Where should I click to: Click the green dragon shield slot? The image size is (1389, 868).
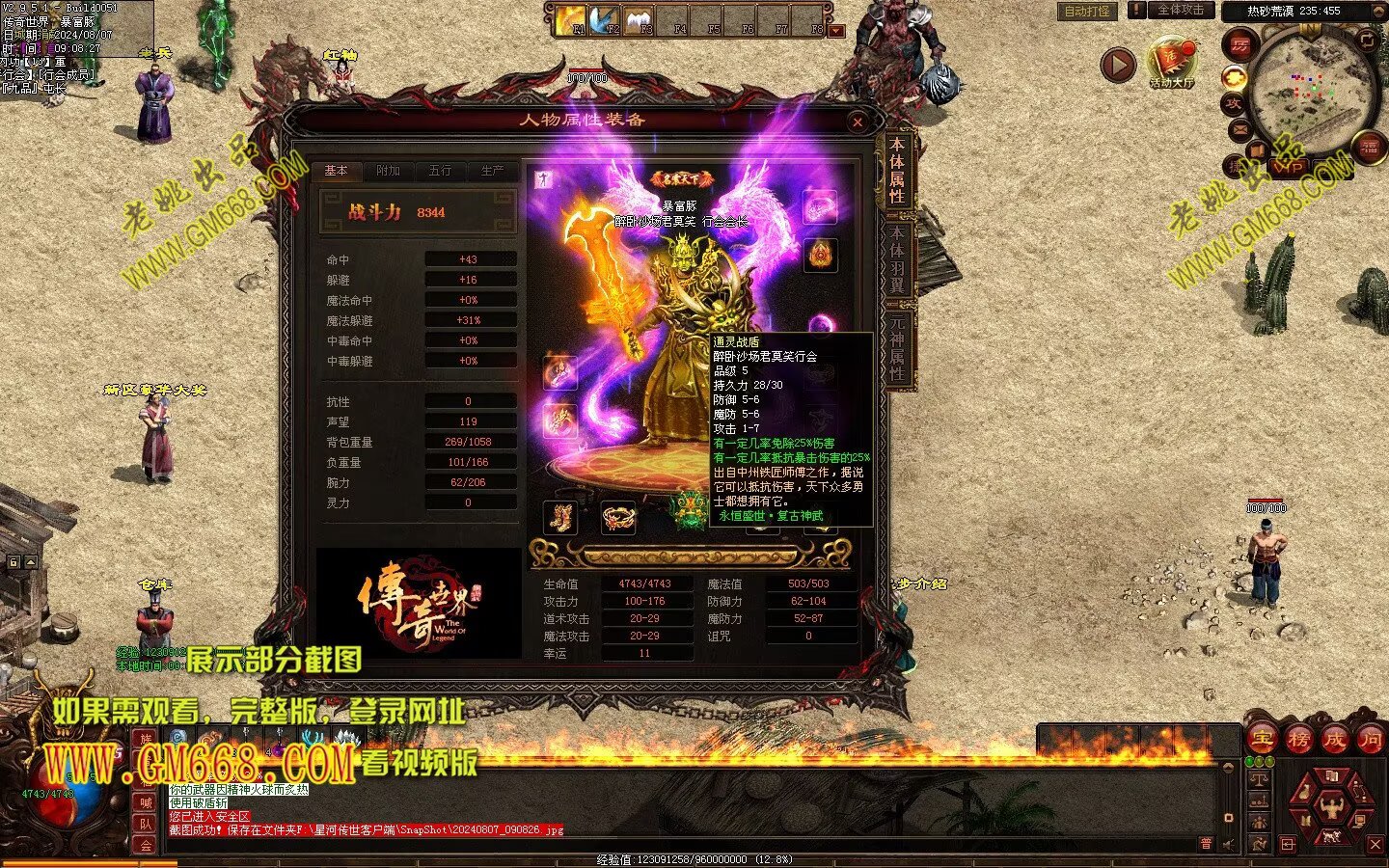(x=690, y=509)
